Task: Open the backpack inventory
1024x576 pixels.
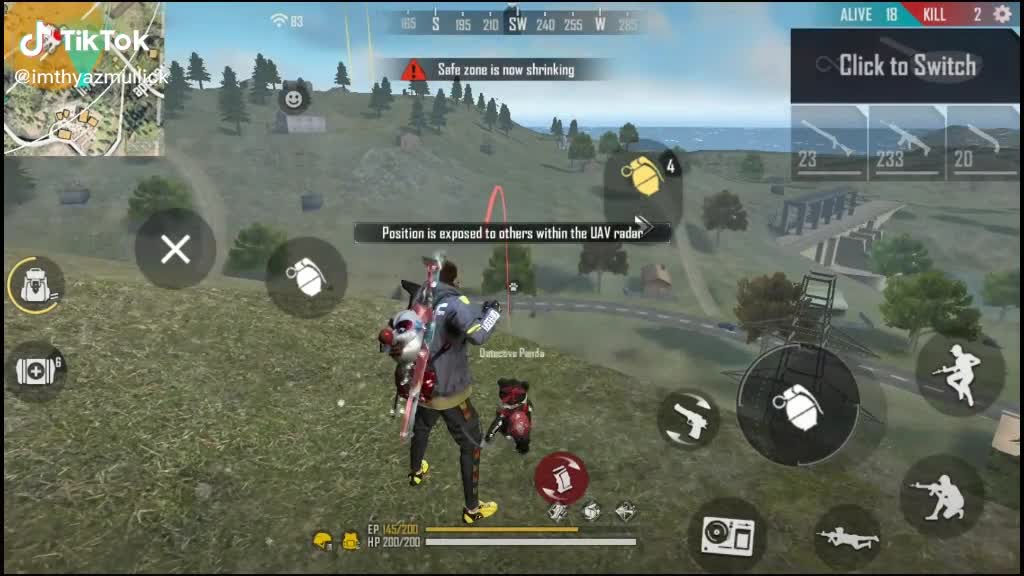Action: tap(36, 286)
